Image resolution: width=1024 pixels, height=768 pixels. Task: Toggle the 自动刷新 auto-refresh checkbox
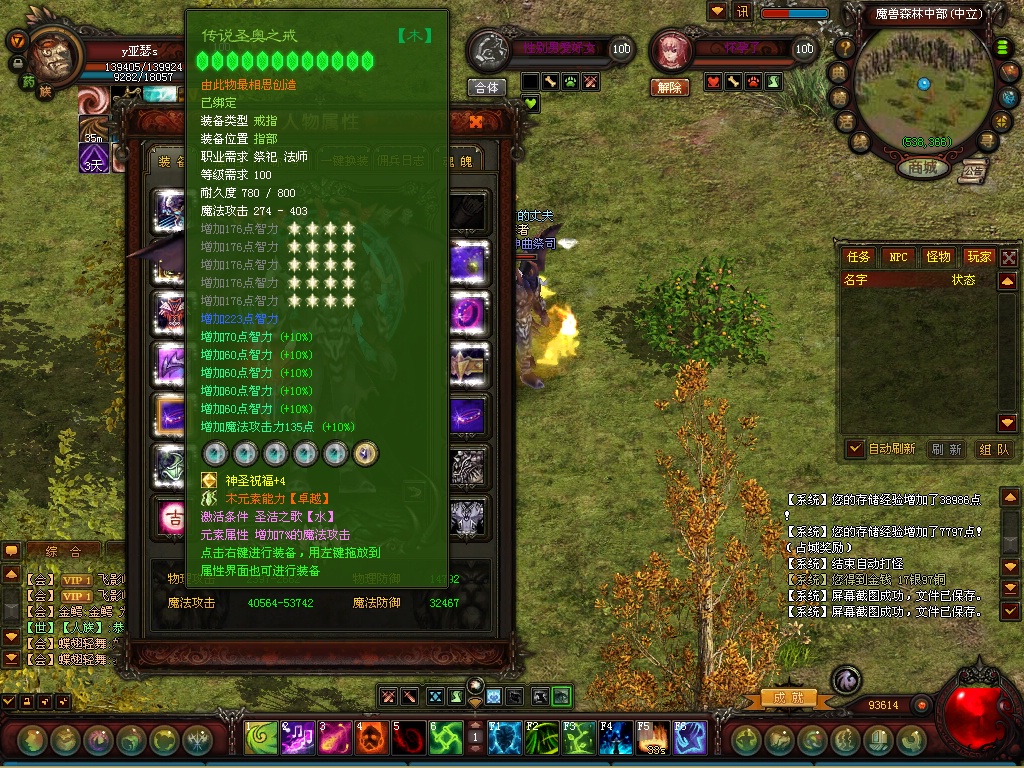coord(855,449)
